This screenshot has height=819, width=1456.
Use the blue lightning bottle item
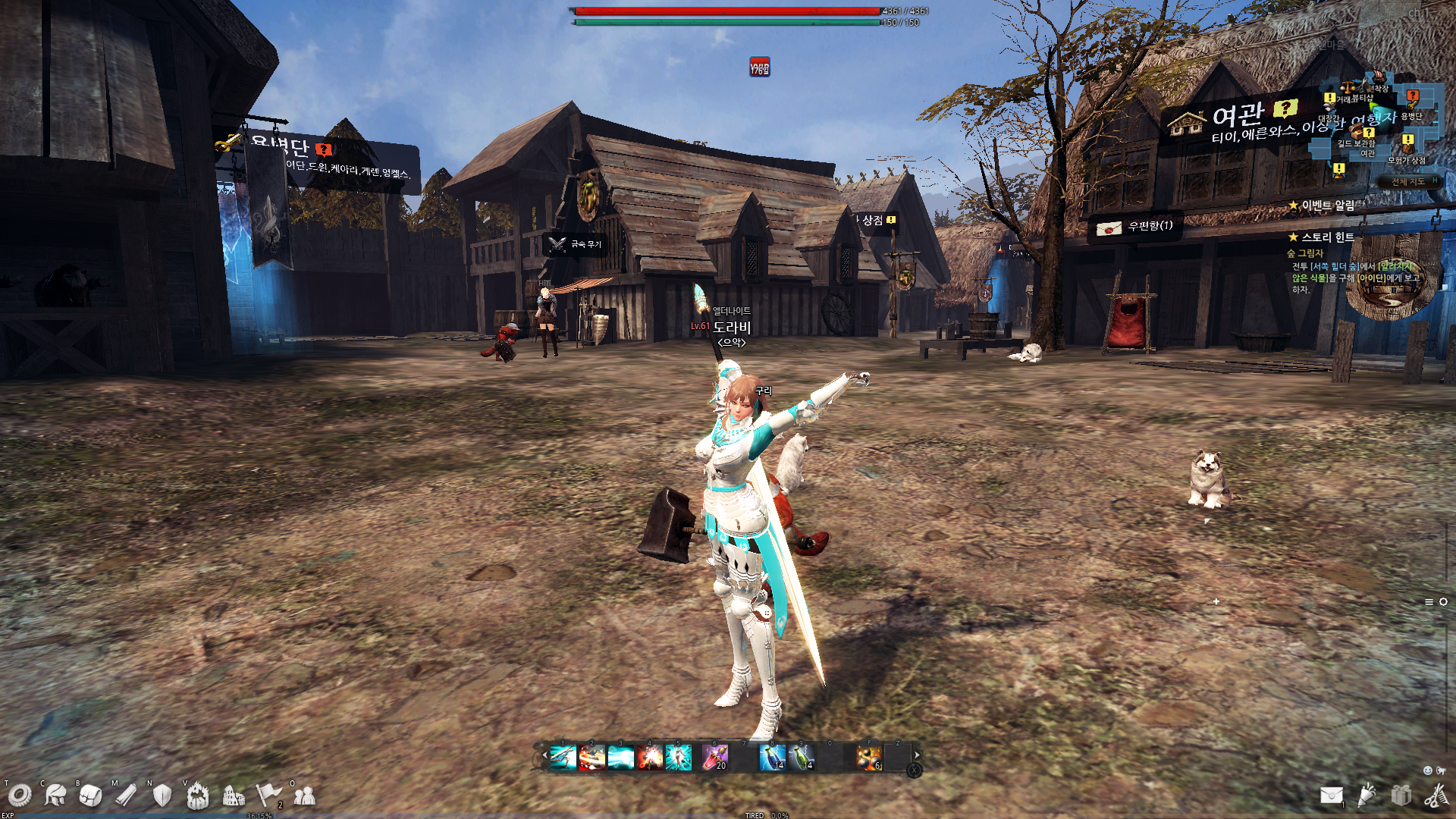pyautogui.click(x=772, y=757)
